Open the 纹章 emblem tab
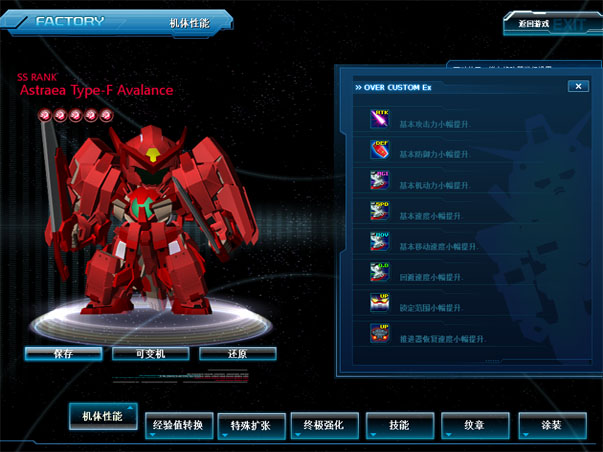The height and width of the screenshot is (452, 603). click(473, 425)
